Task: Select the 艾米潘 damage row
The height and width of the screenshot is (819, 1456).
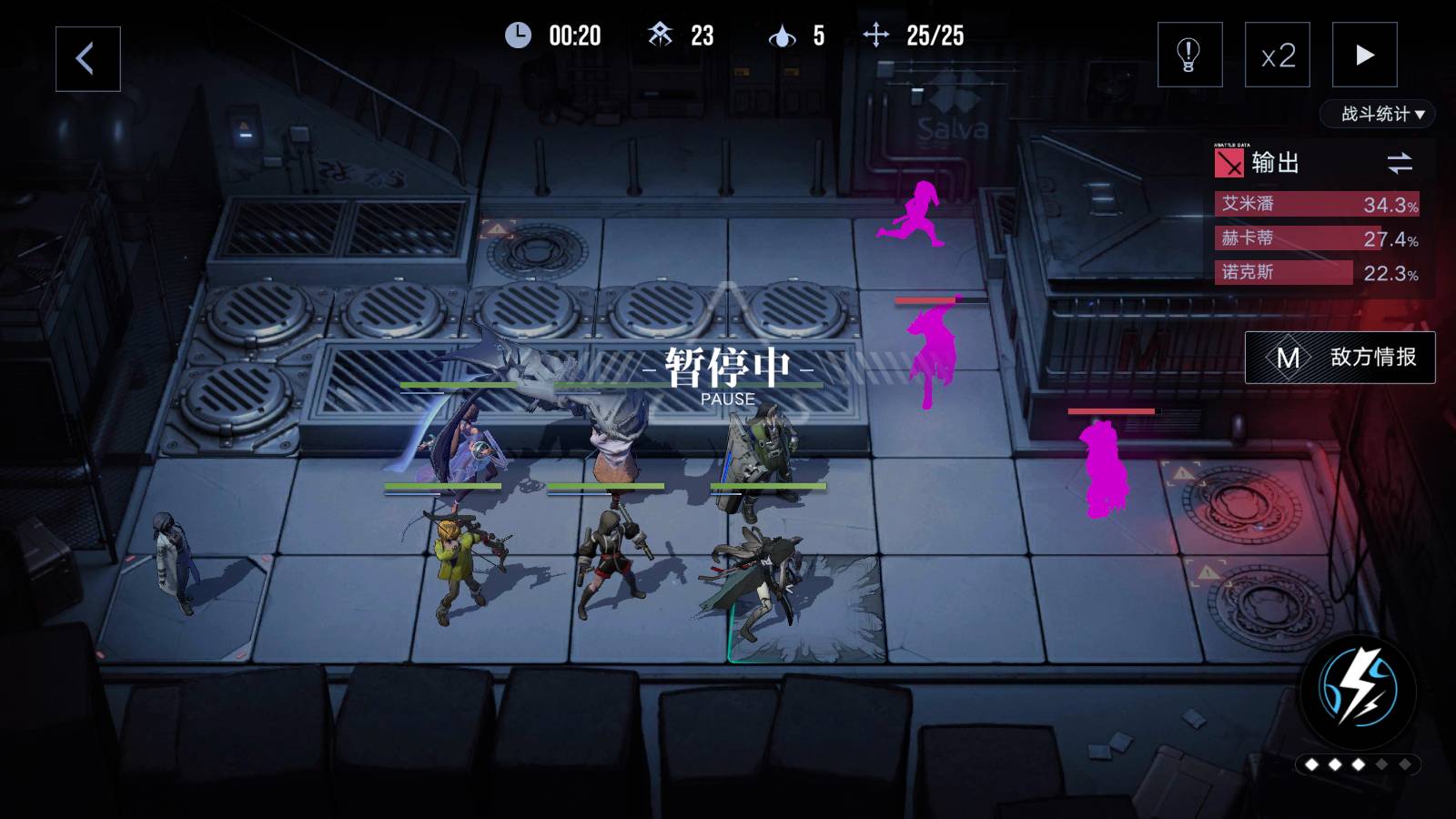Action: (1317, 204)
